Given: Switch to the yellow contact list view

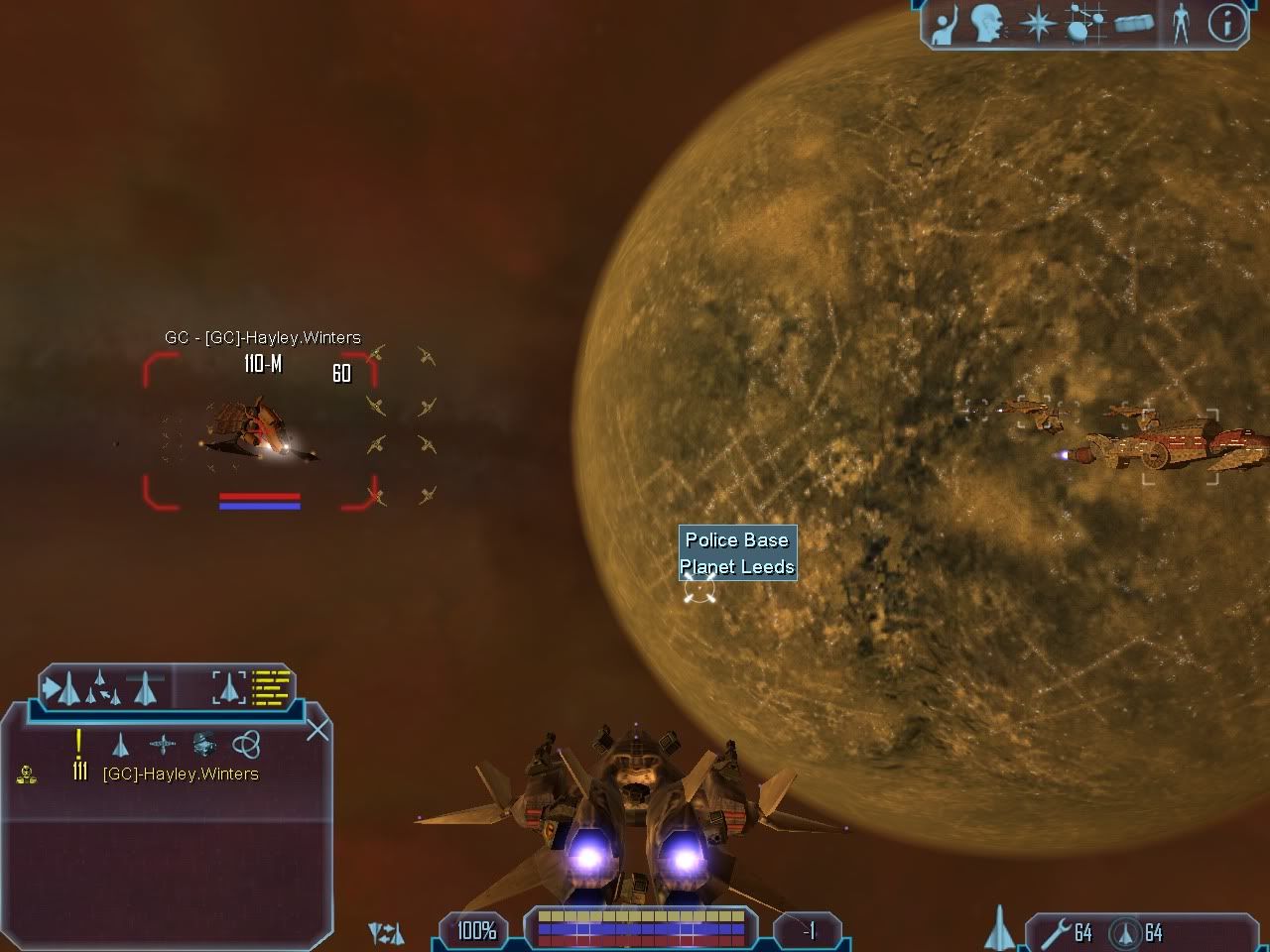Looking at the screenshot, I should [271, 687].
